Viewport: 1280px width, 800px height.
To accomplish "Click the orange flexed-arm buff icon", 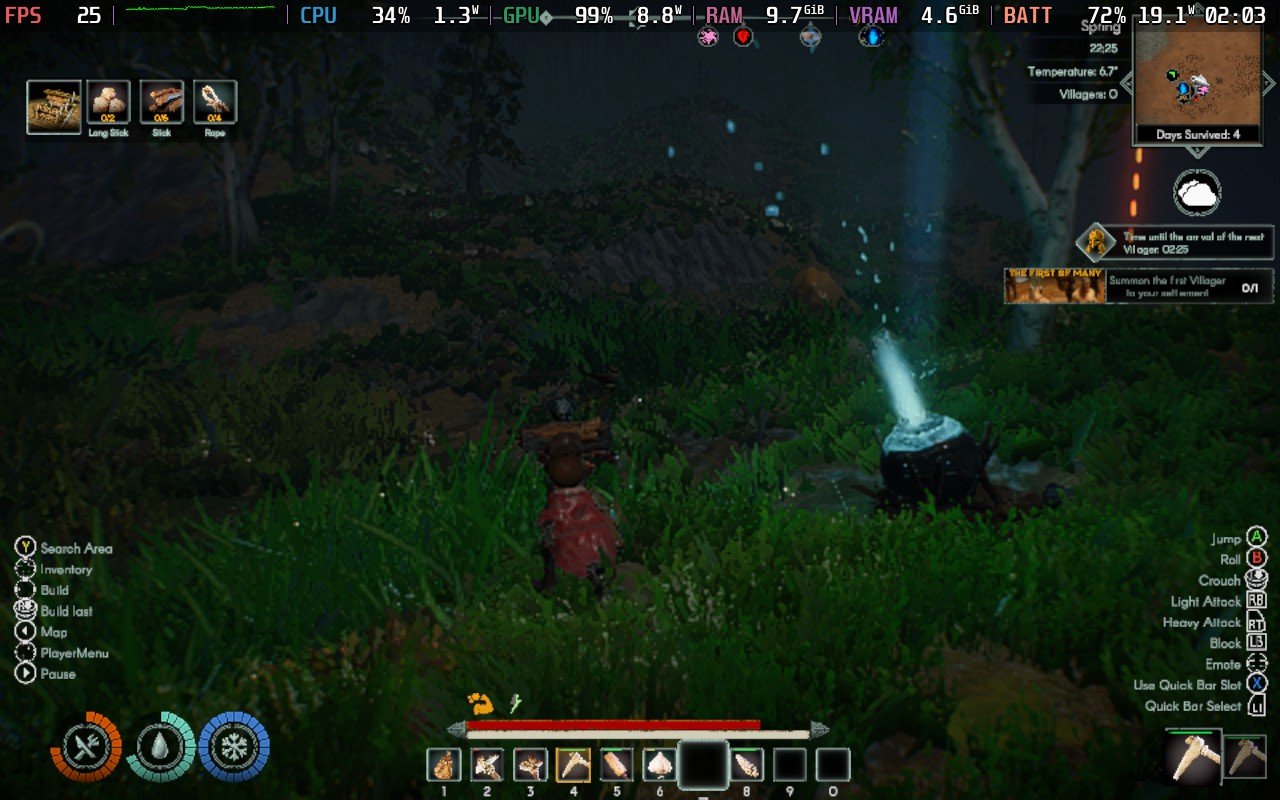I will [480, 704].
